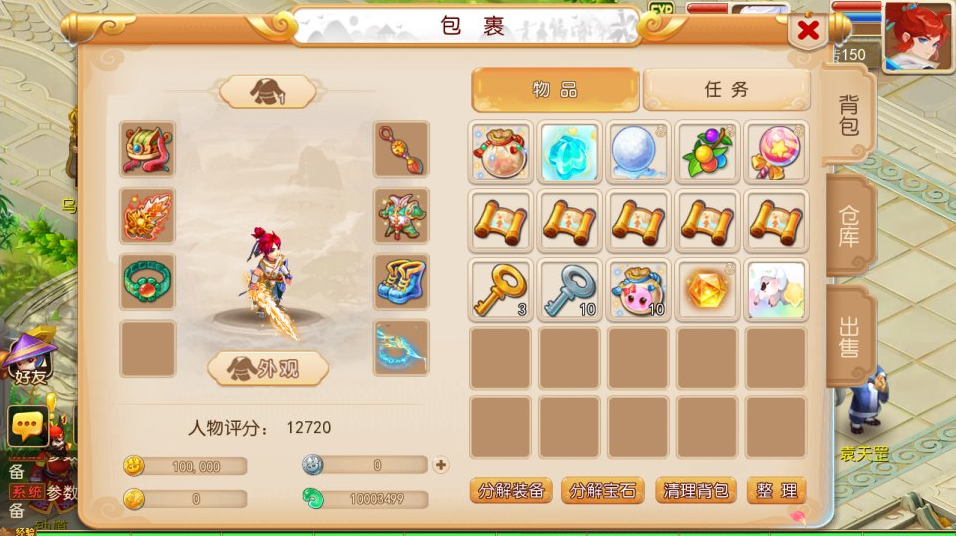
Task: Switch to the 任务 tab
Action: (726, 89)
